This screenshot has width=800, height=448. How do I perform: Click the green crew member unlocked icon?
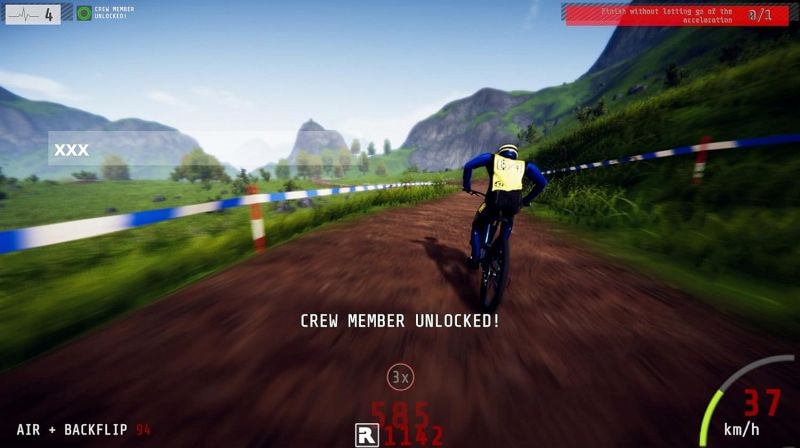click(84, 13)
